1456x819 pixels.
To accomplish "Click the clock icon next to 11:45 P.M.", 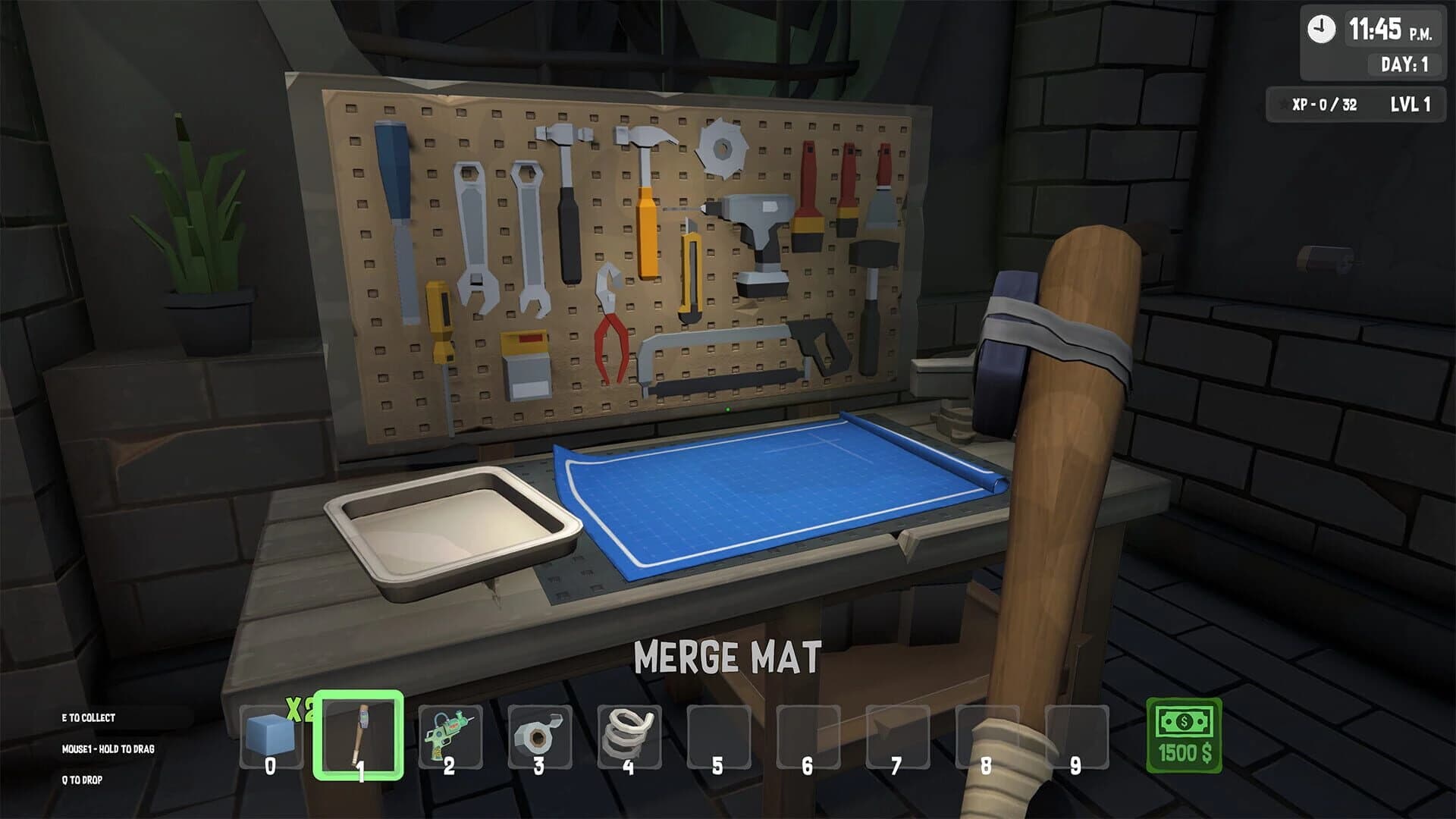I will click(x=1319, y=28).
